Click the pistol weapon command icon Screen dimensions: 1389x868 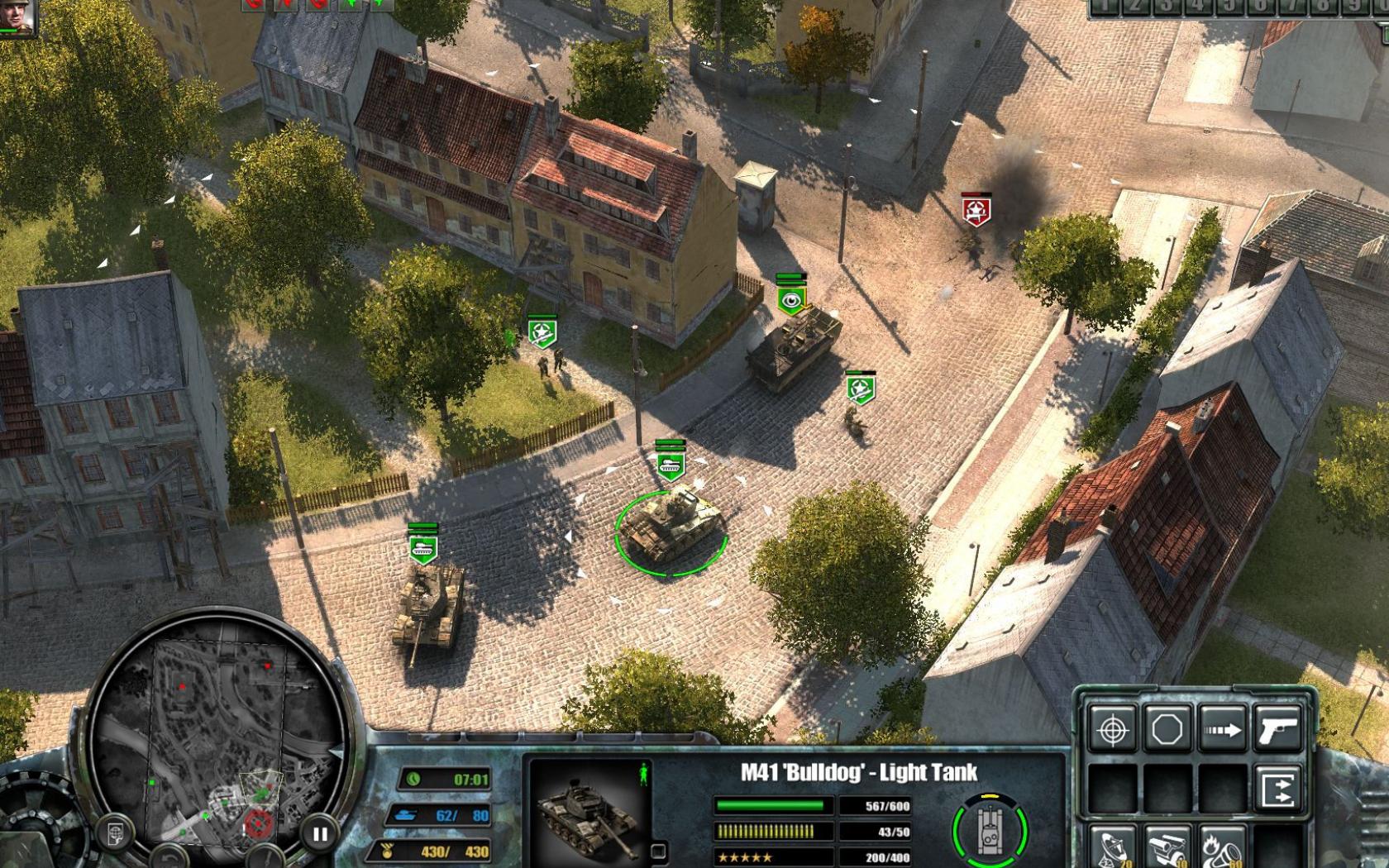click(x=1278, y=729)
